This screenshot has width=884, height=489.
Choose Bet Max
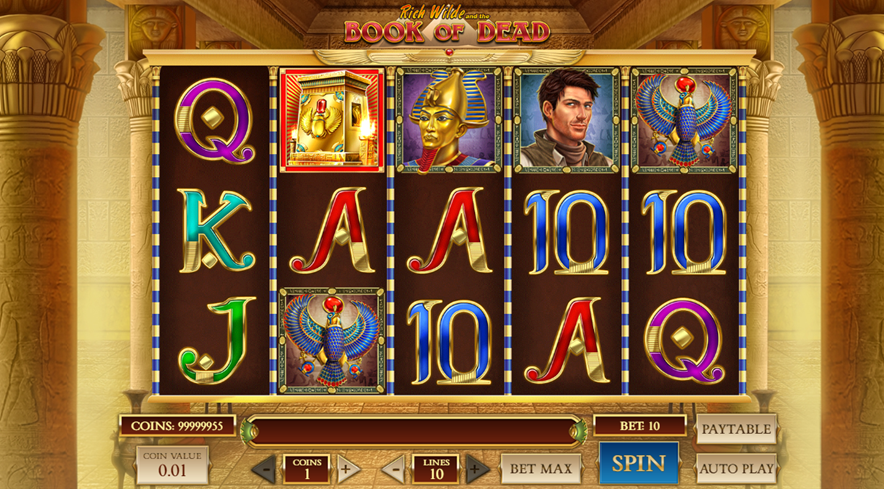541,468
